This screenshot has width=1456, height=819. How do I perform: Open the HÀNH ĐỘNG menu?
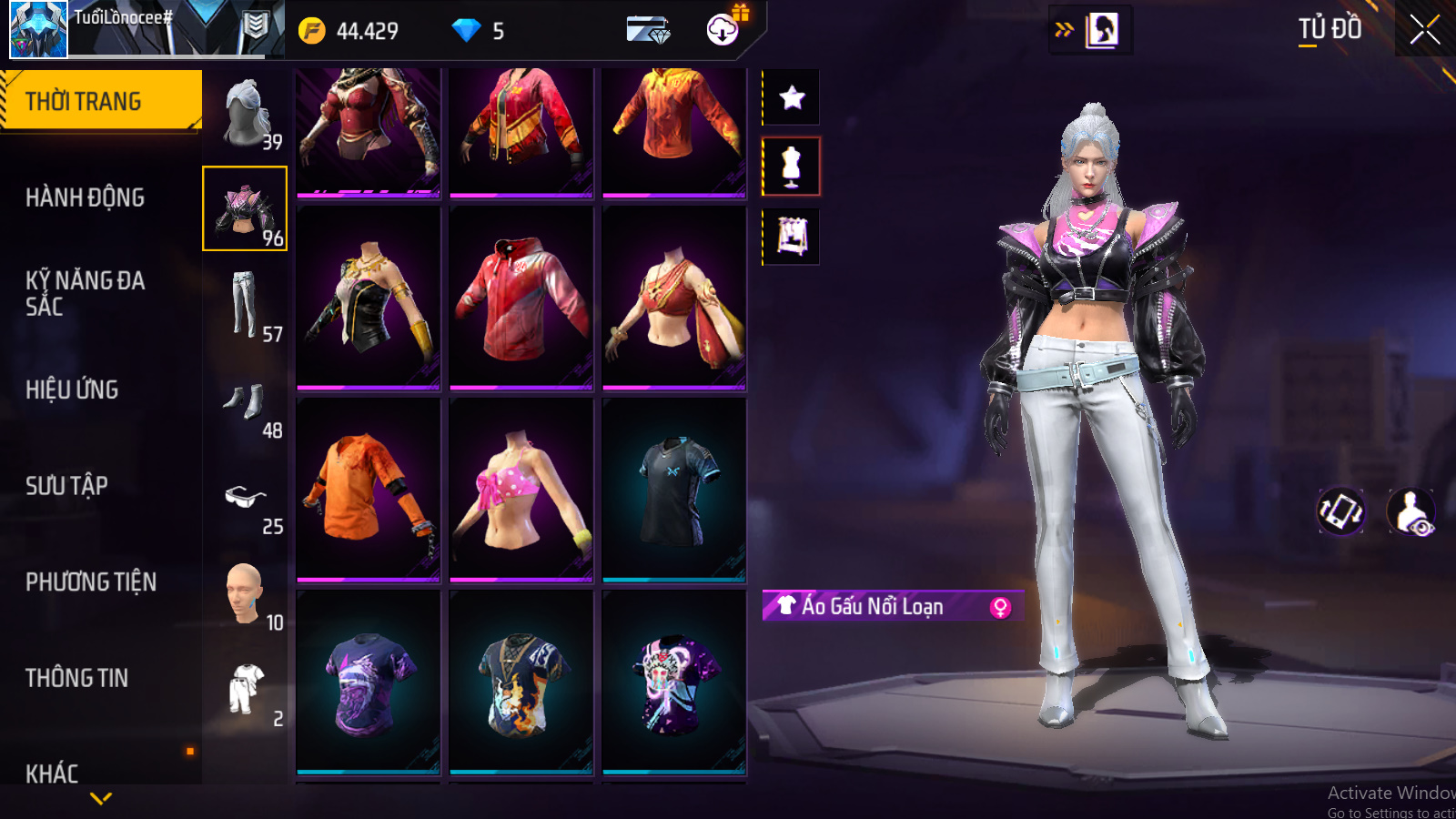[85, 197]
